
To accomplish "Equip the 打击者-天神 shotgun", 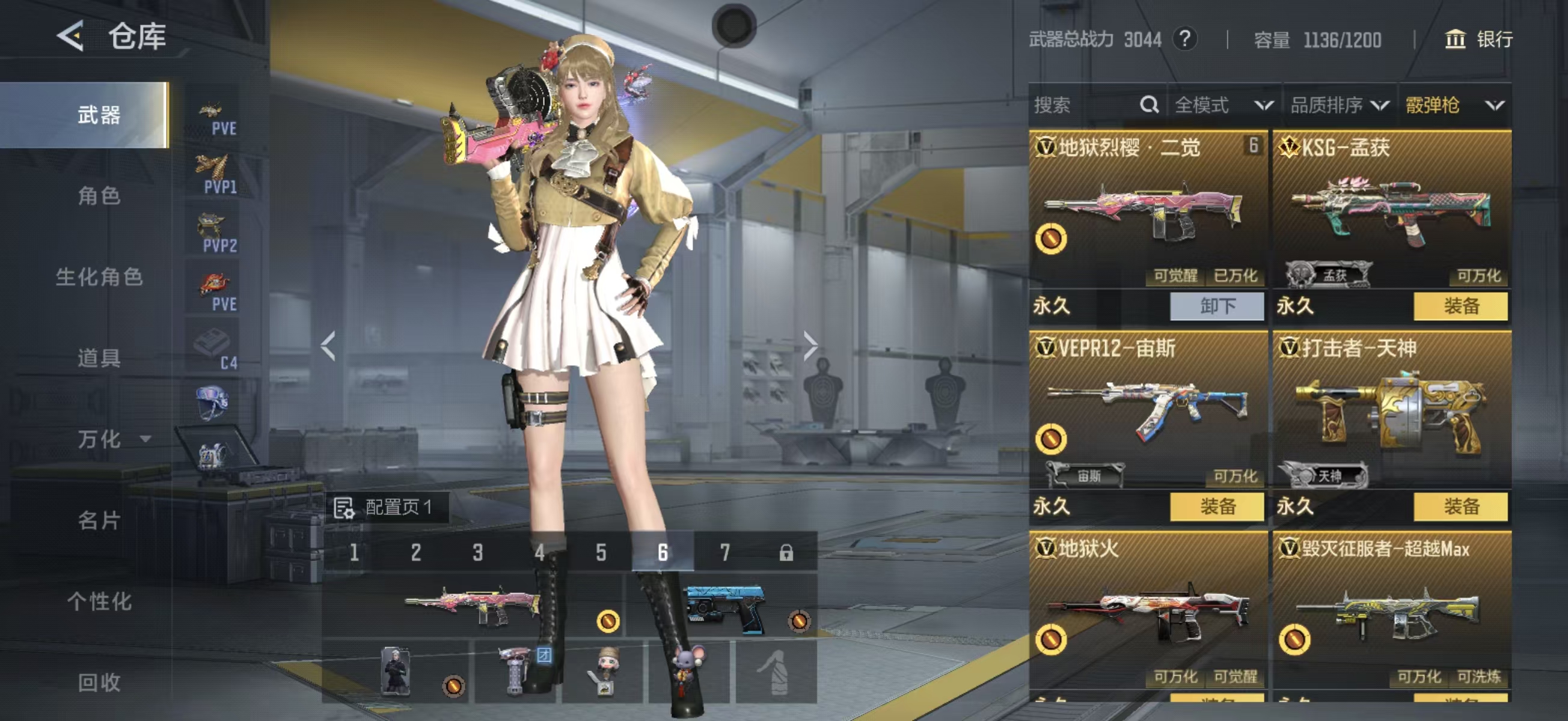I will tap(1460, 507).
